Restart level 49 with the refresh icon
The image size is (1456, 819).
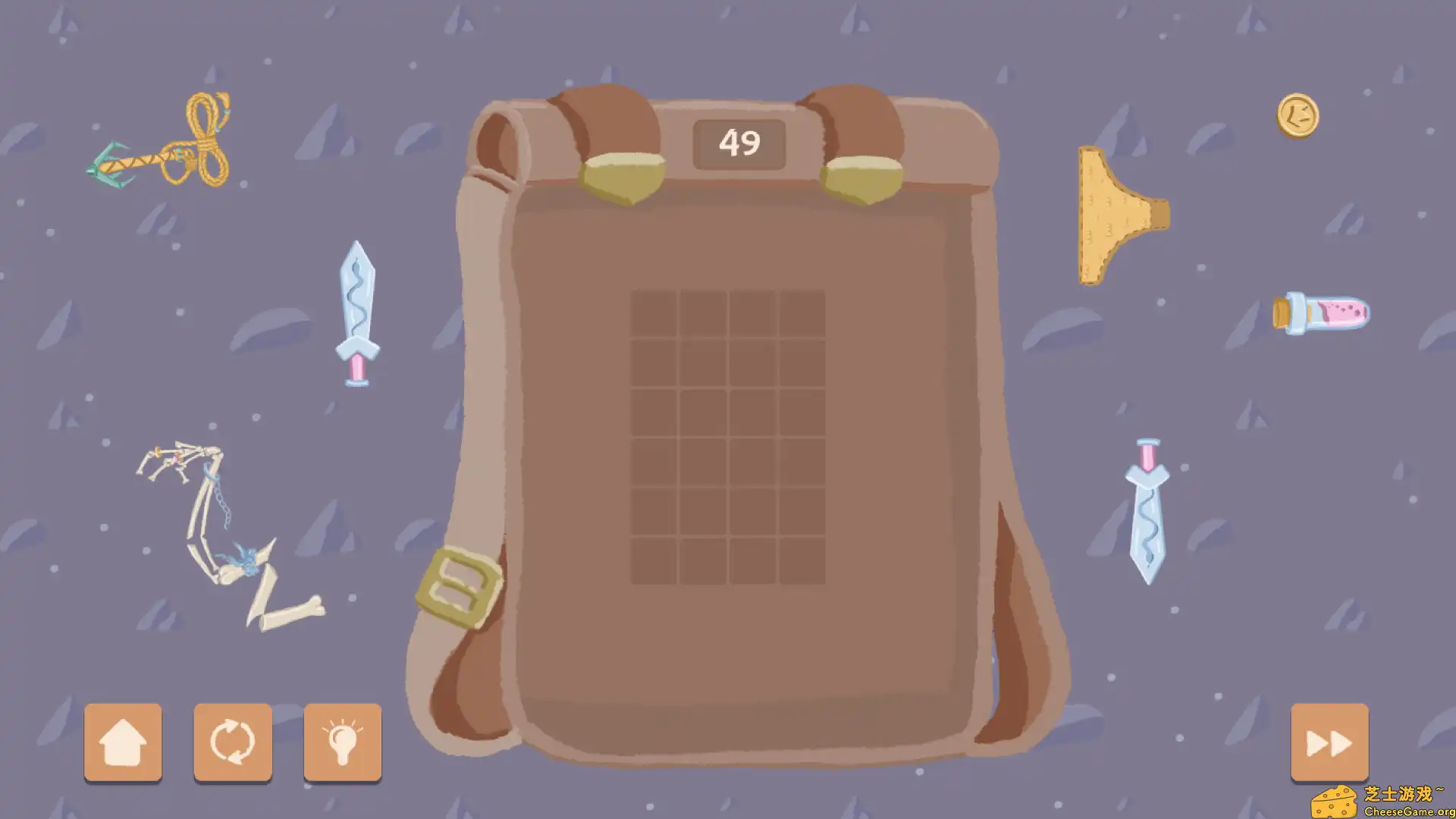(233, 743)
